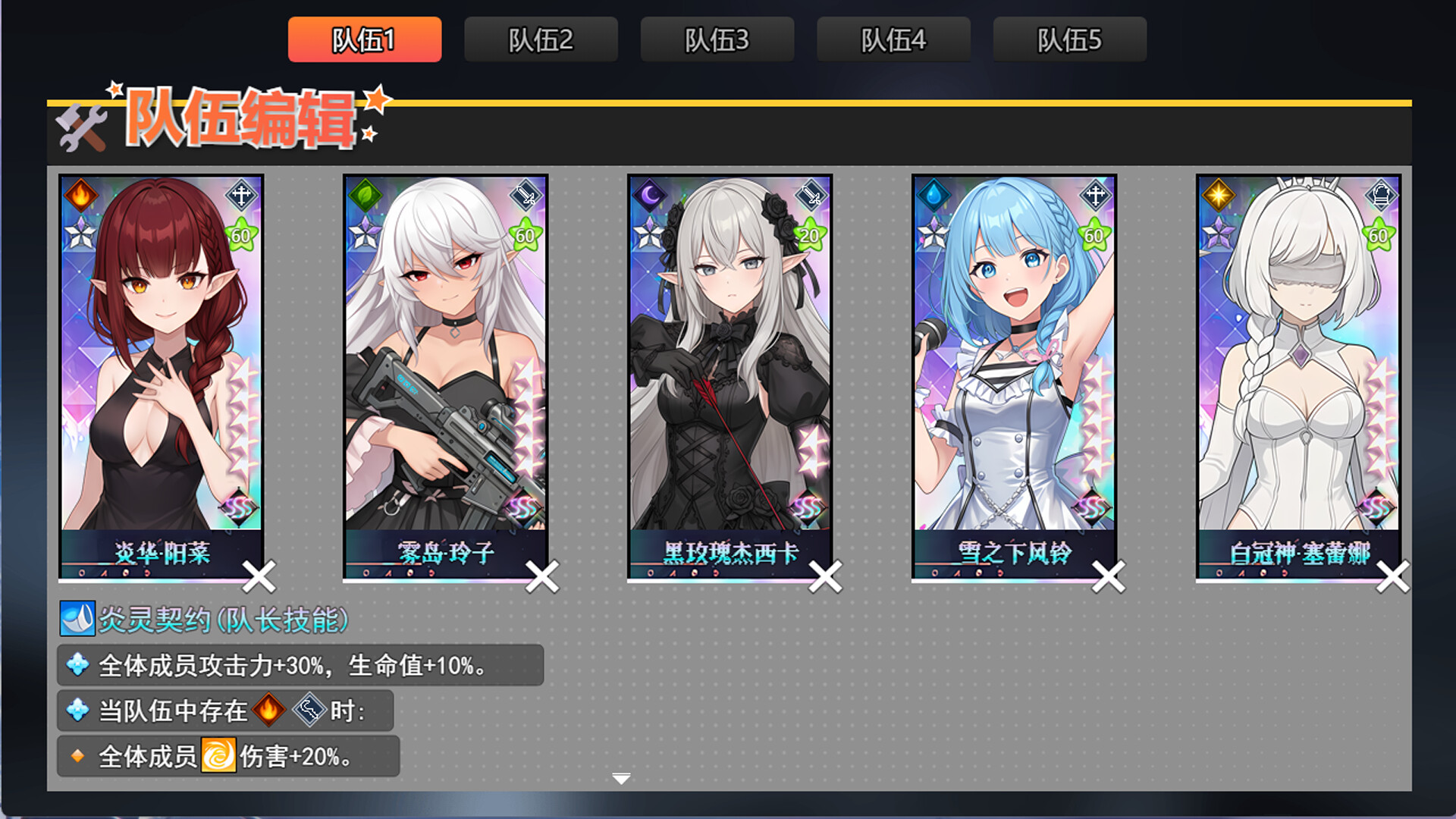Expand the bottom panel via the down arrow
Viewport: 1456px width, 819px height.
click(x=620, y=778)
